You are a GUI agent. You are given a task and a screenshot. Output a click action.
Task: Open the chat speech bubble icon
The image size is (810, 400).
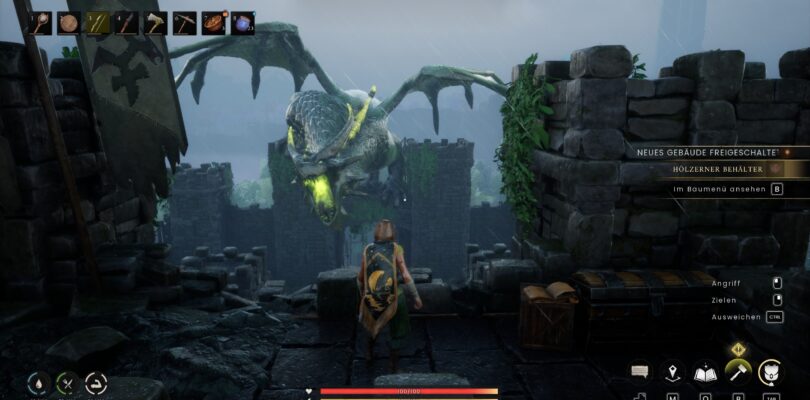click(x=640, y=372)
